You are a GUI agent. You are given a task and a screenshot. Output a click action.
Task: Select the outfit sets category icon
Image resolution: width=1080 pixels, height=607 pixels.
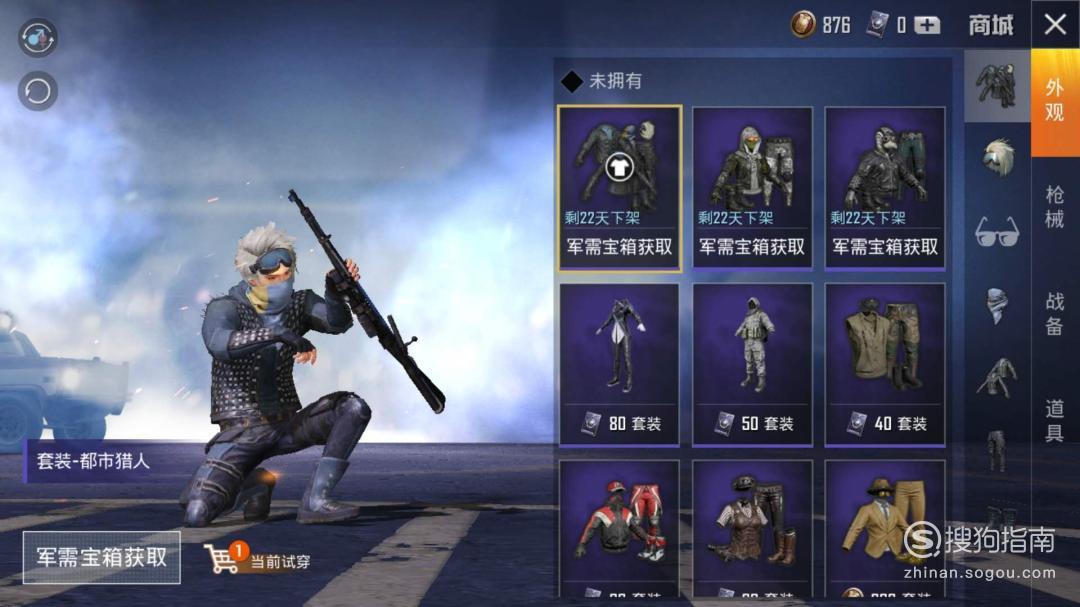[996, 86]
